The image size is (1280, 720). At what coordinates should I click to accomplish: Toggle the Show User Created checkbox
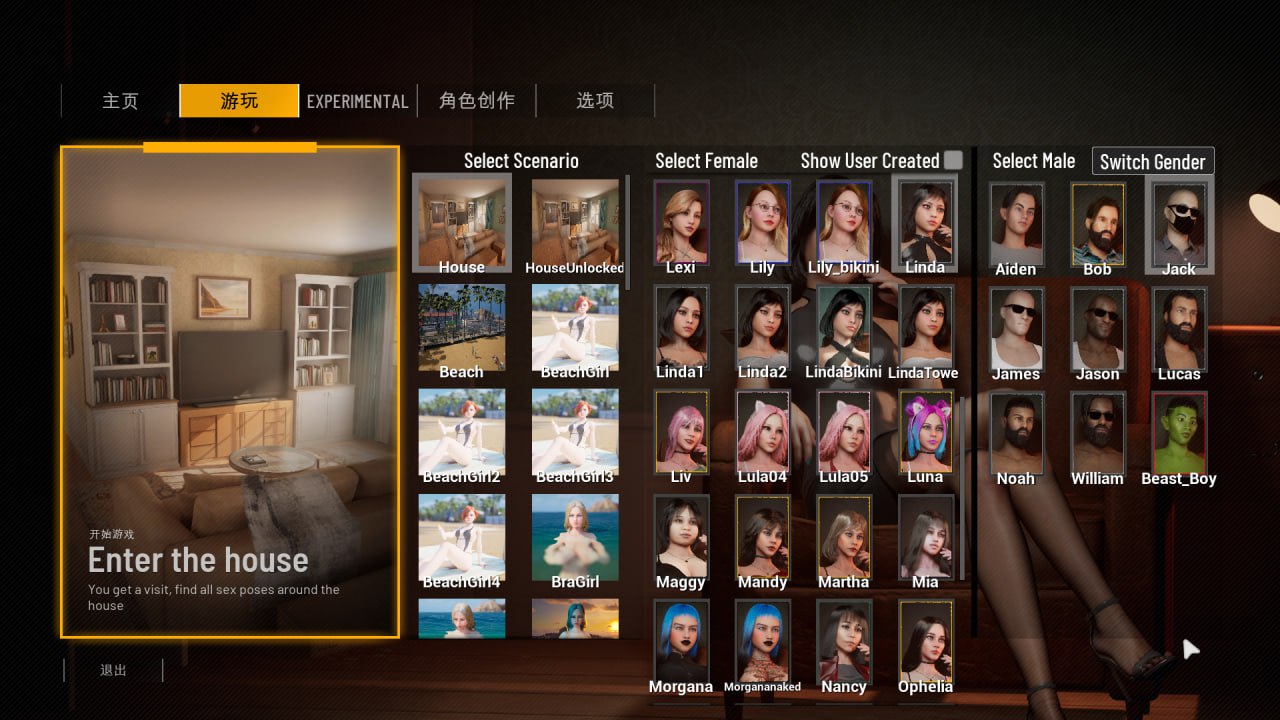953,160
